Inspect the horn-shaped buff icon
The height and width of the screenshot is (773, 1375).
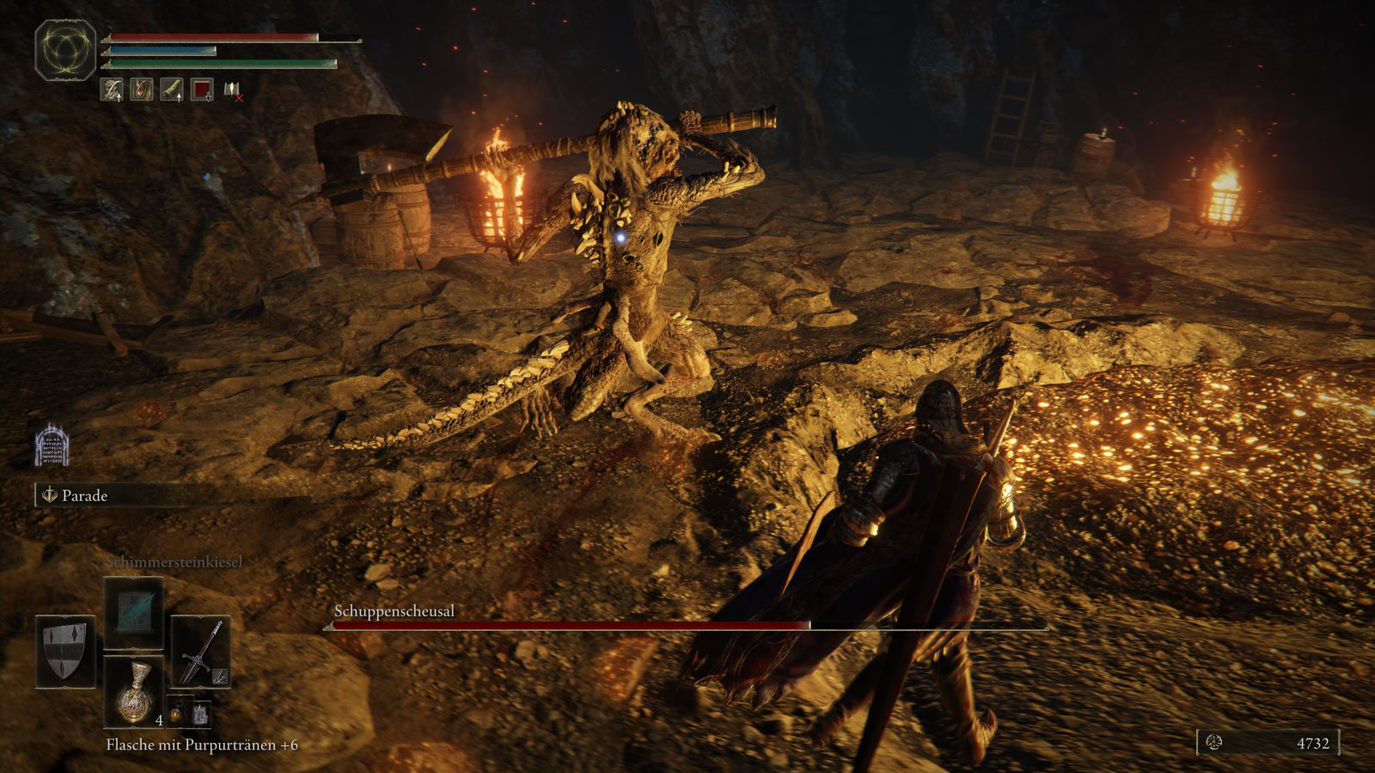172,90
